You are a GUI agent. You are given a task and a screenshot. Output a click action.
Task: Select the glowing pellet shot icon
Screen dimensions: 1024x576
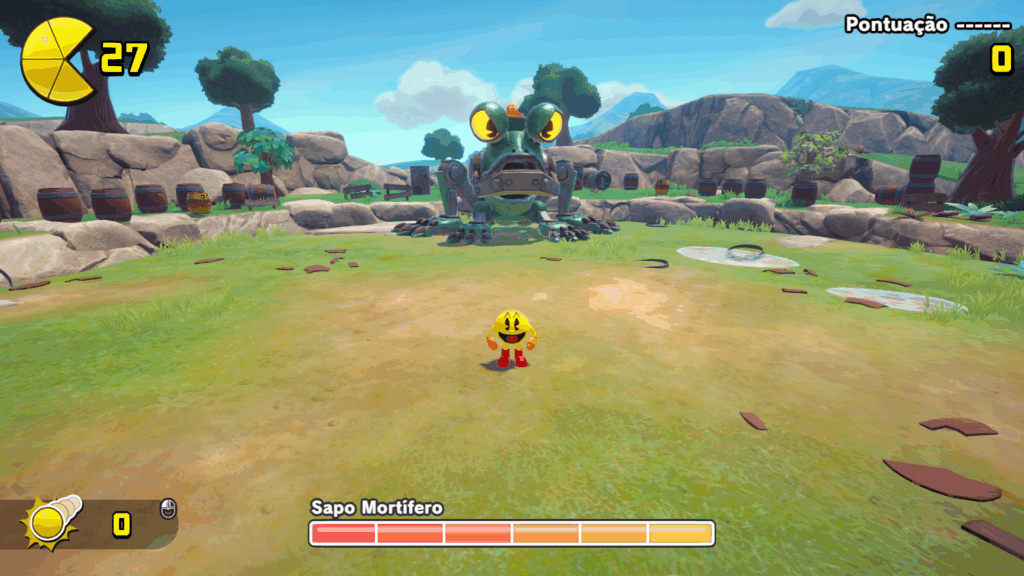click(x=49, y=520)
